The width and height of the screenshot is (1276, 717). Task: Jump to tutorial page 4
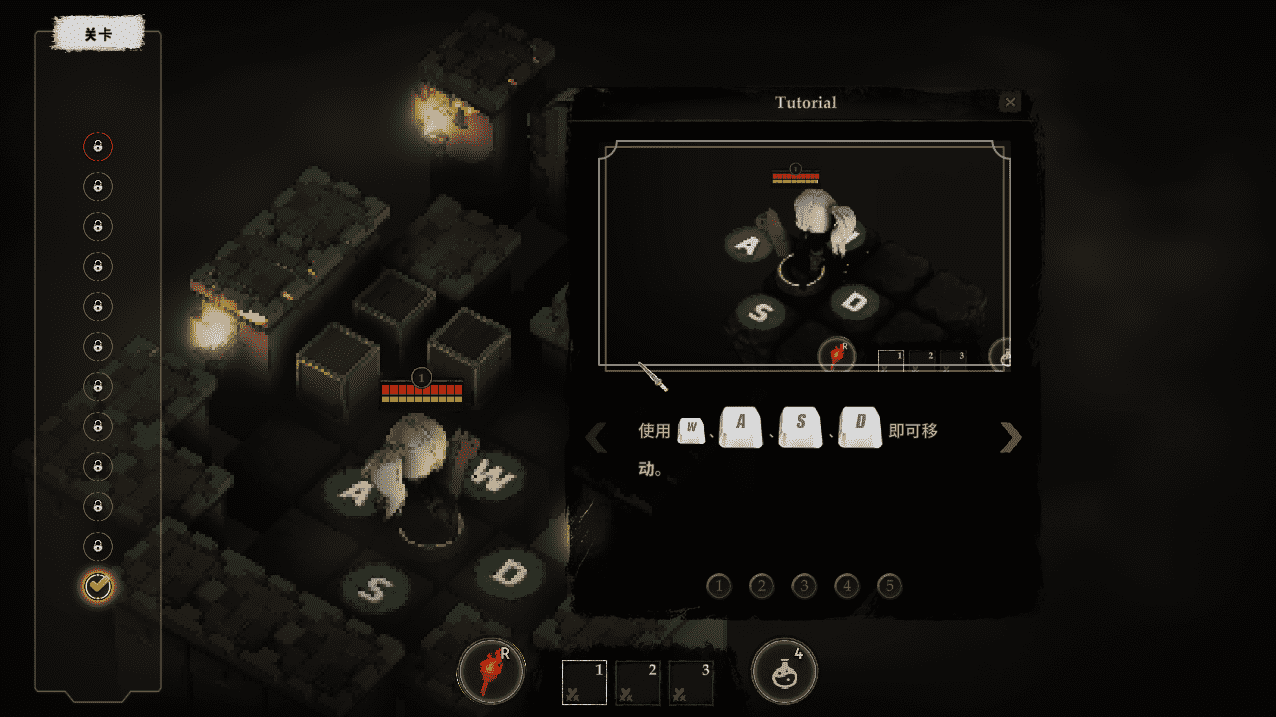[x=847, y=586]
